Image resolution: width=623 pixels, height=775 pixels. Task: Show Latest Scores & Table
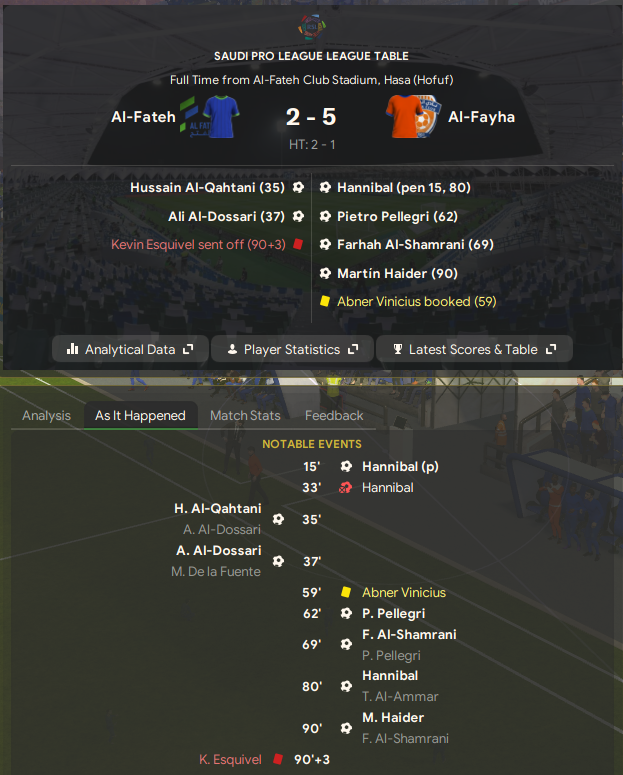pos(474,349)
